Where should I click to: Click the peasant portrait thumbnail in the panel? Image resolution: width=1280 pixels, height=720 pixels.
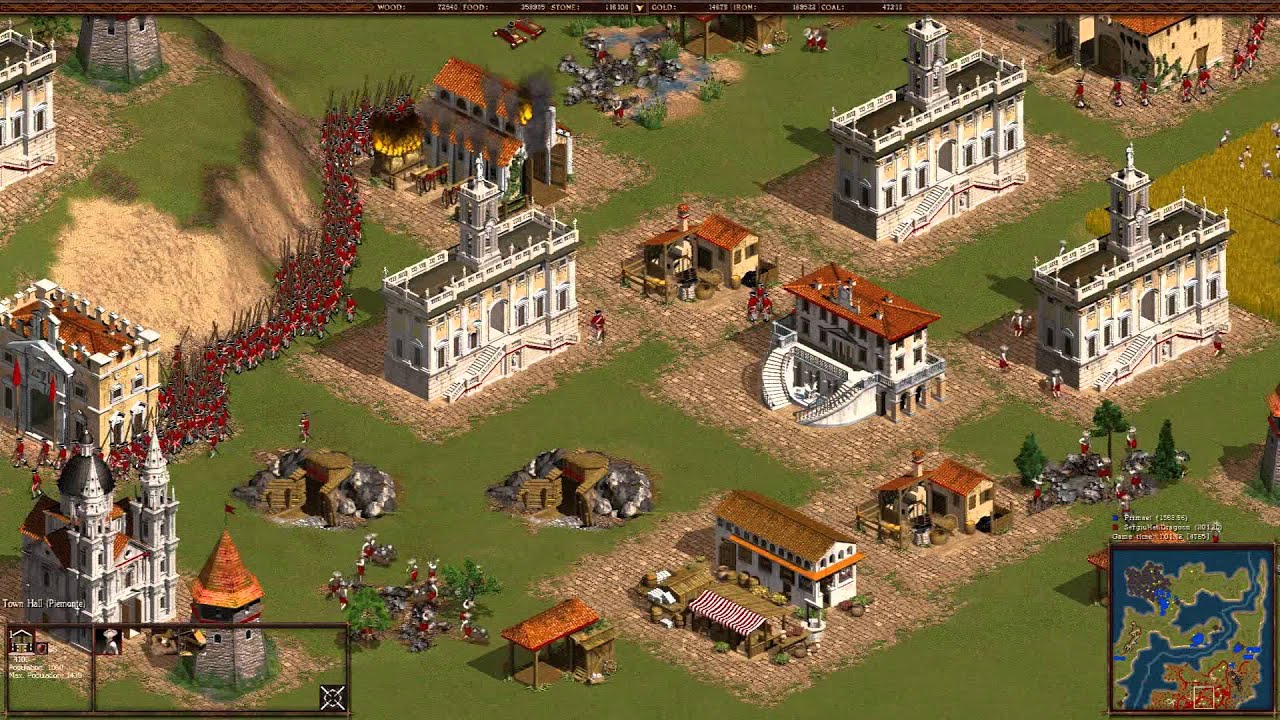point(108,643)
